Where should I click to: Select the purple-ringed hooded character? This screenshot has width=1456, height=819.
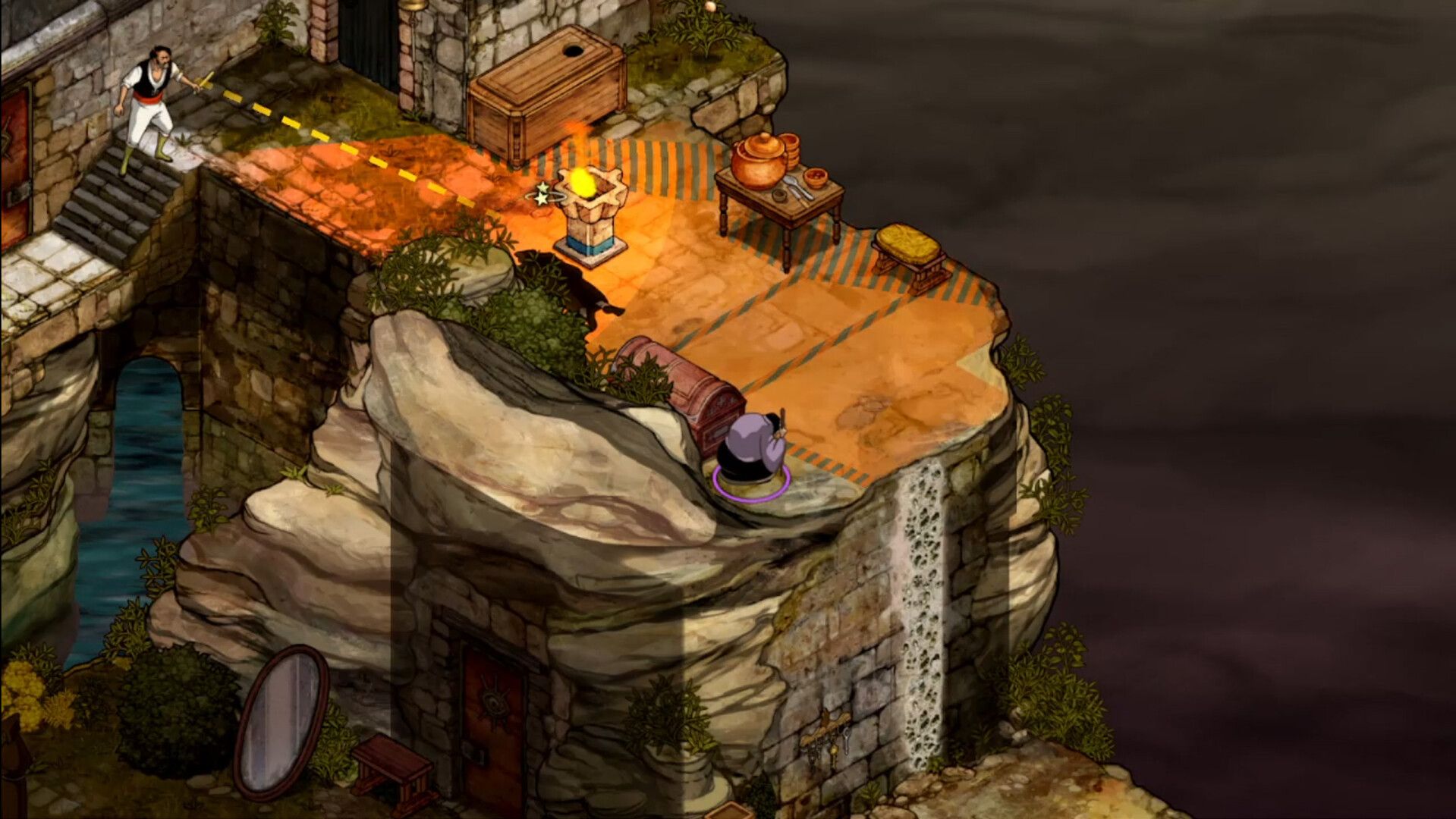click(753, 452)
